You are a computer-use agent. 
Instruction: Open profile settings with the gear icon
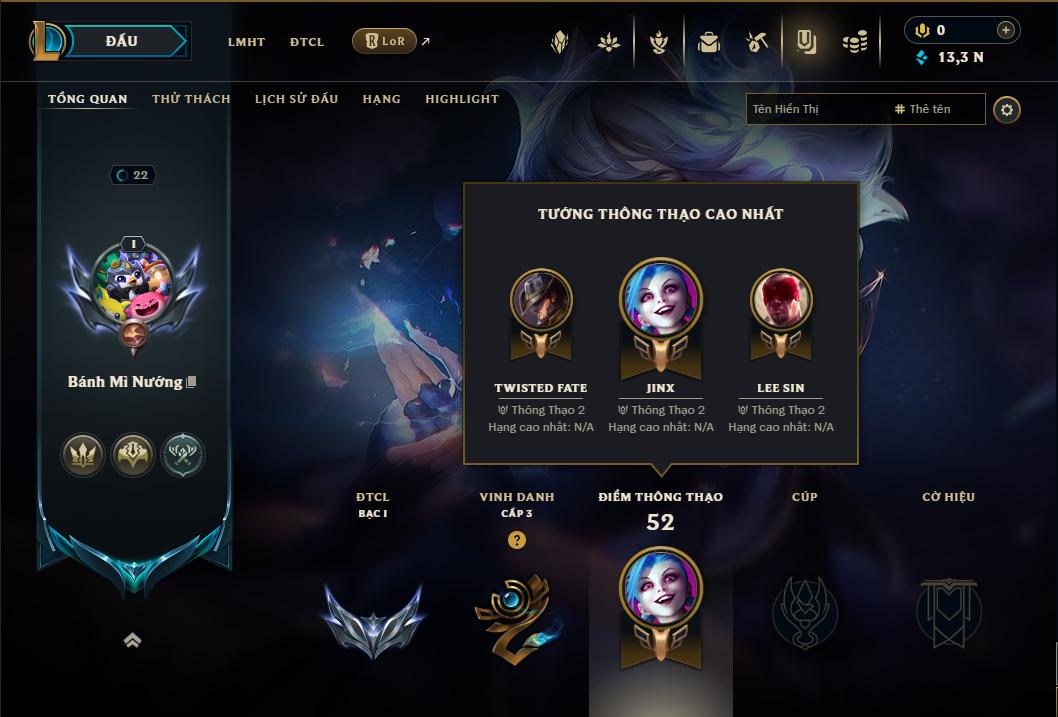coord(1007,109)
